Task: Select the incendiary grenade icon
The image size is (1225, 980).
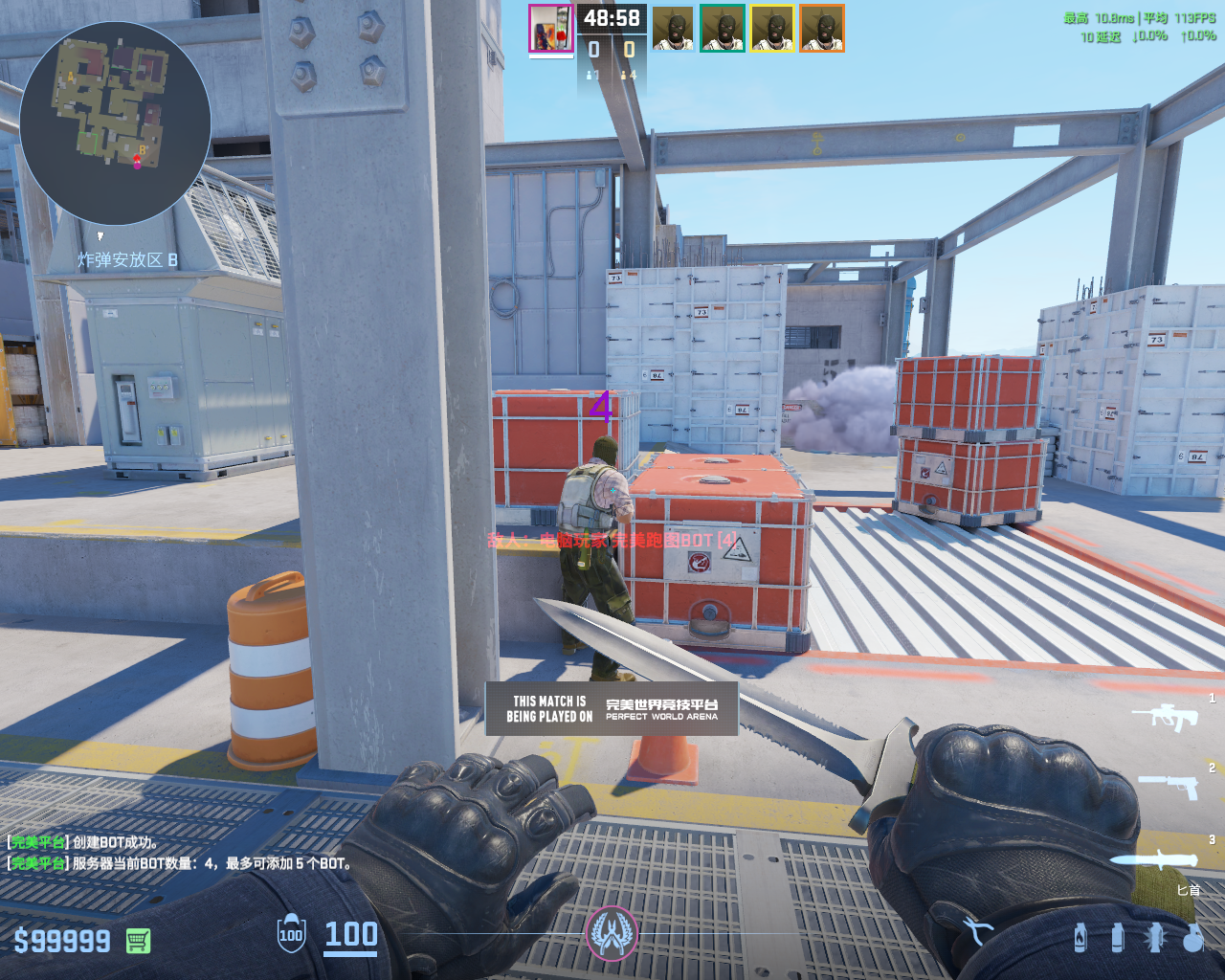Action: click(x=1080, y=937)
